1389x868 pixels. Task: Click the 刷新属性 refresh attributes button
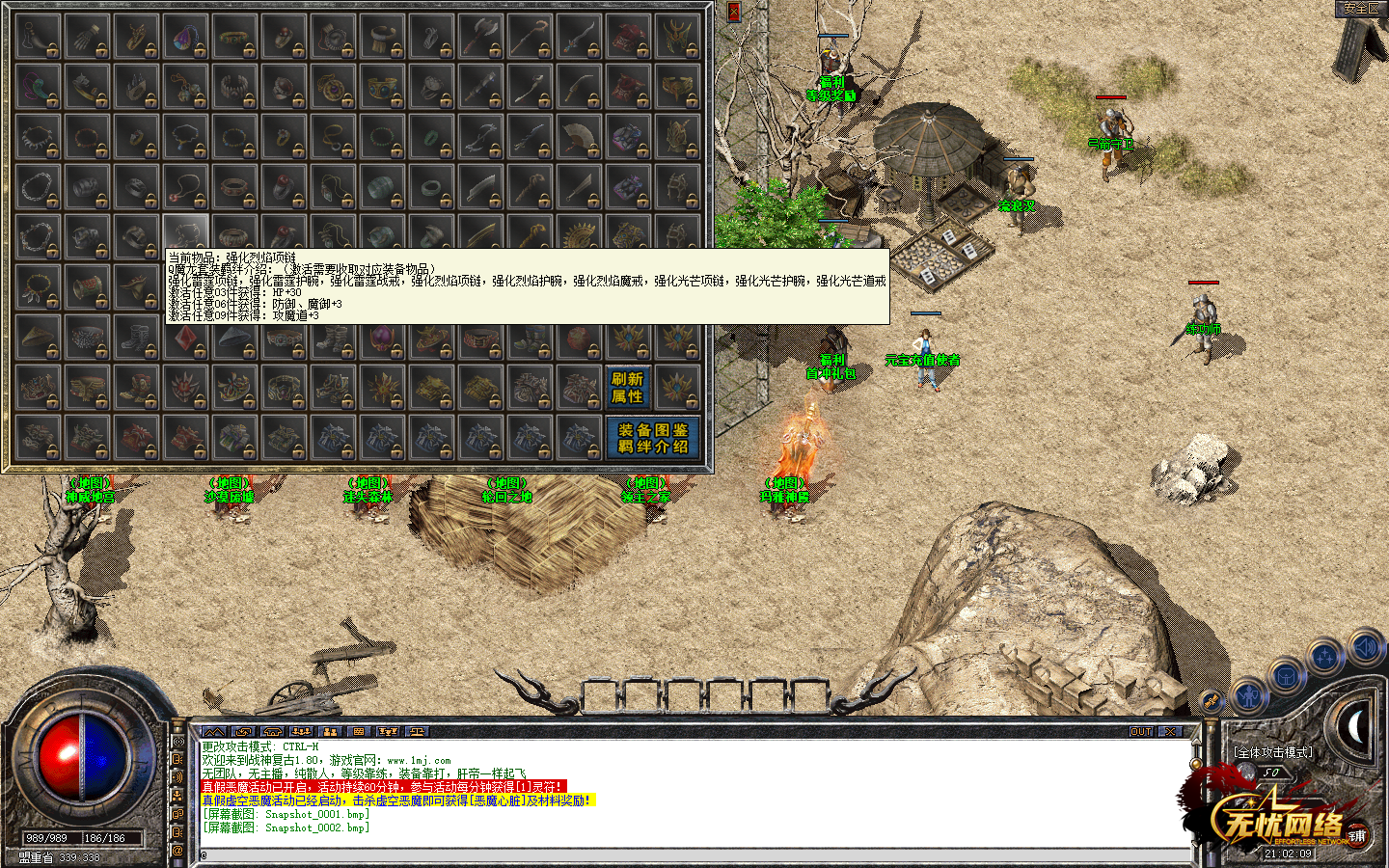pyautogui.click(x=627, y=388)
